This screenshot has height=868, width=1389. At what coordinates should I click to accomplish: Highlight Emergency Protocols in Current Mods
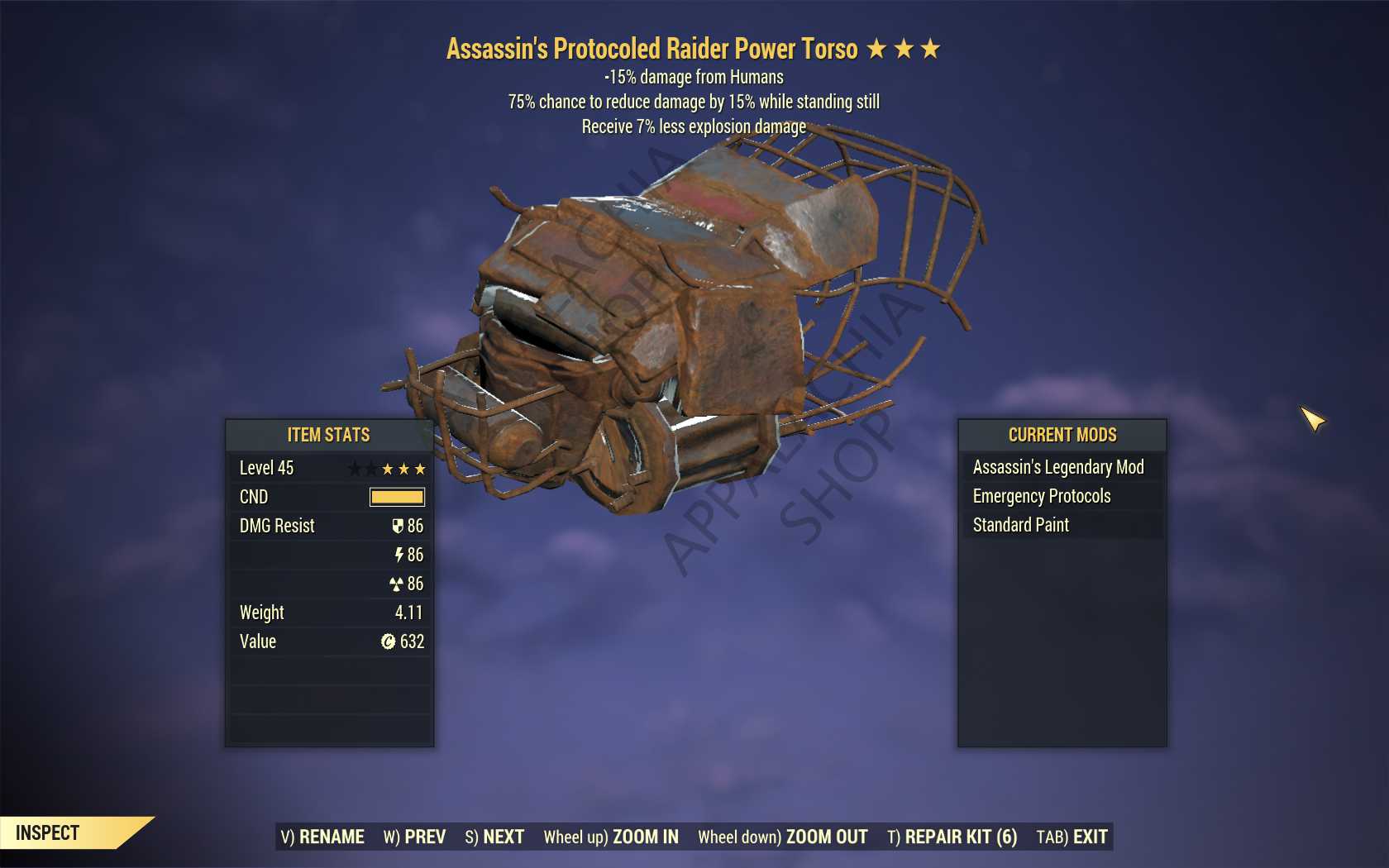point(1042,496)
